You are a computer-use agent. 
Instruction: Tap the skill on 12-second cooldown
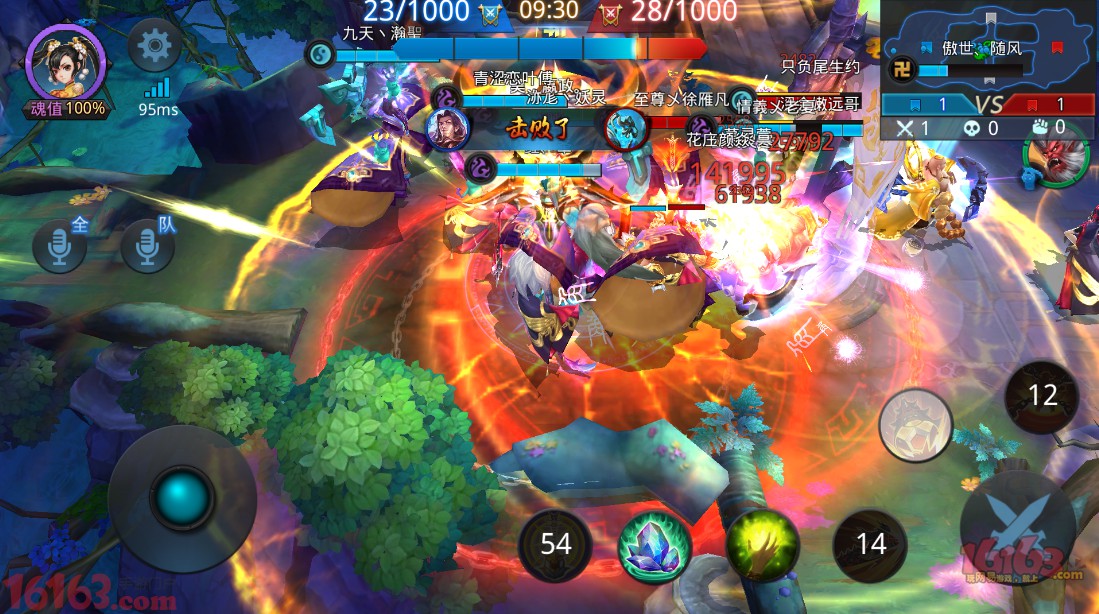pyautogui.click(x=1042, y=396)
